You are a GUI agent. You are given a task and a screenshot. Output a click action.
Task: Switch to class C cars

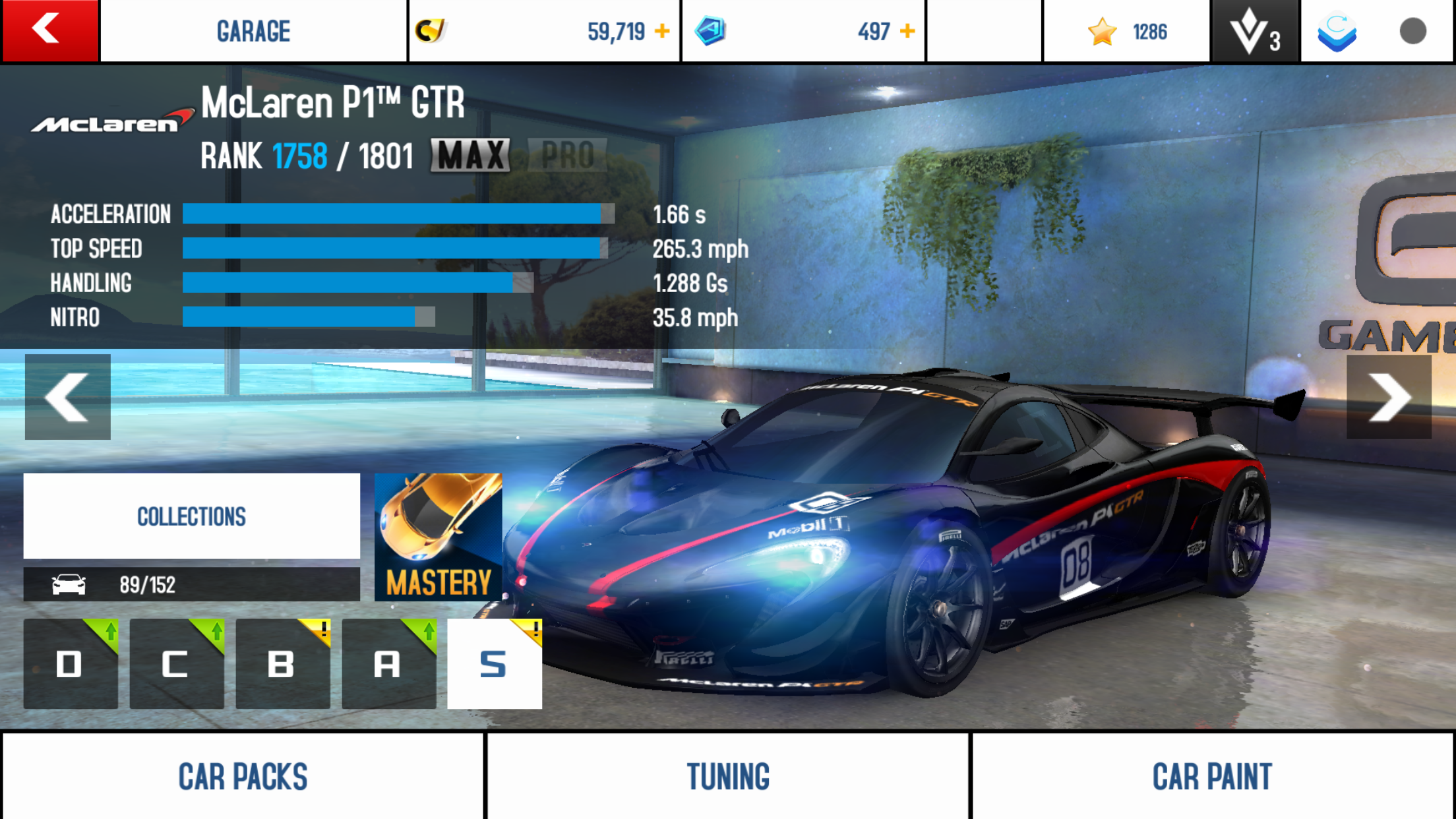[x=176, y=664]
